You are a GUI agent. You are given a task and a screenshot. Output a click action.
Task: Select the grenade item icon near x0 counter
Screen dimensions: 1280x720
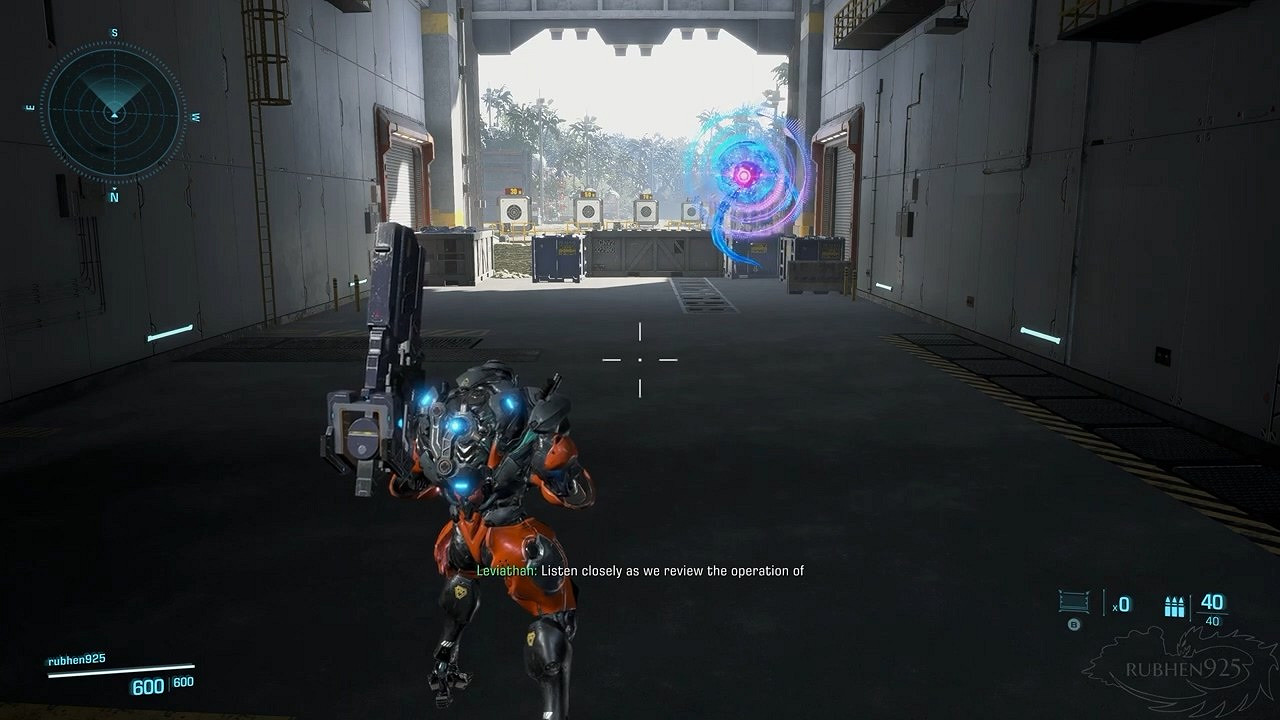click(x=1076, y=600)
